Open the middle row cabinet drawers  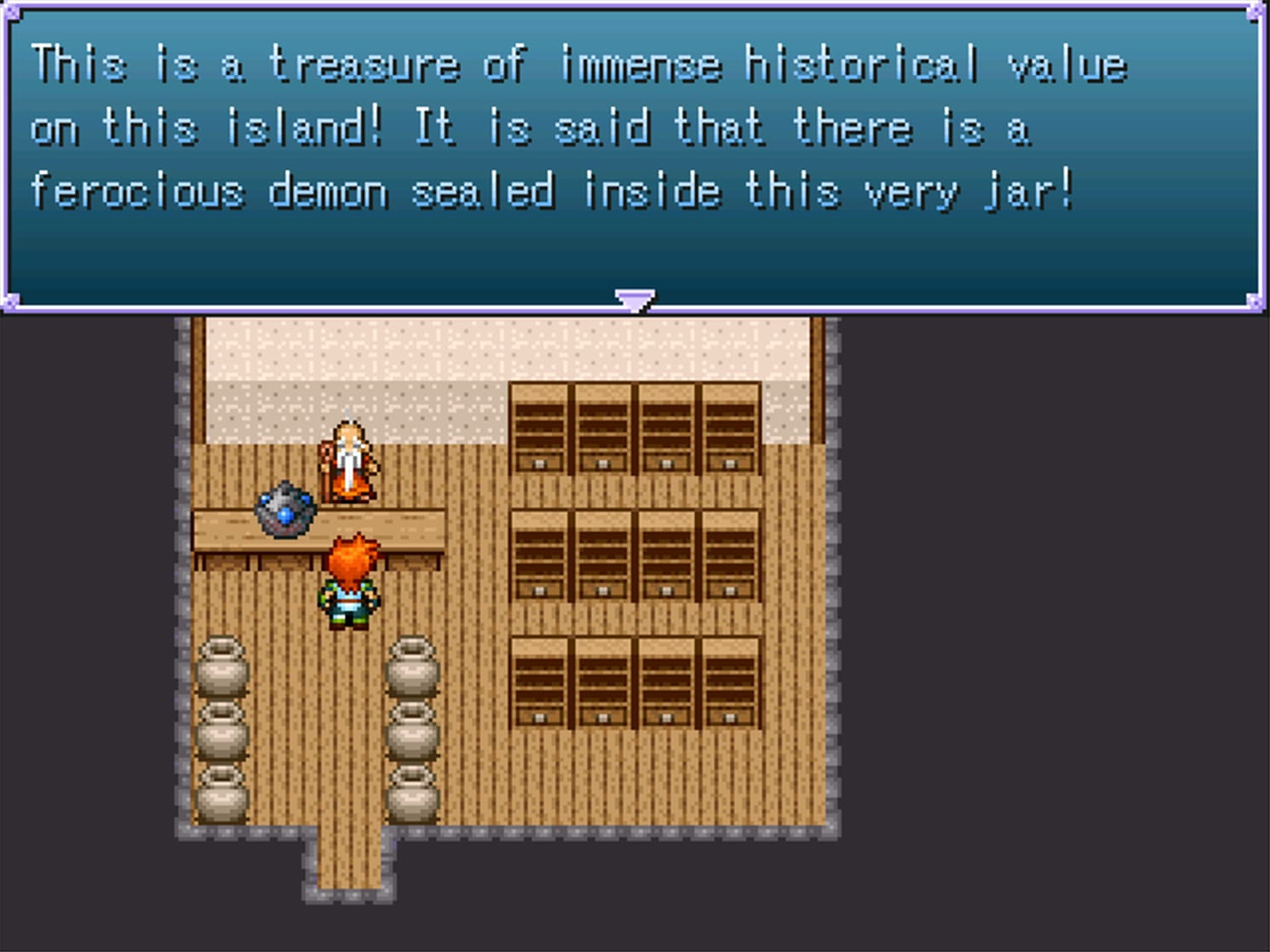[635, 553]
